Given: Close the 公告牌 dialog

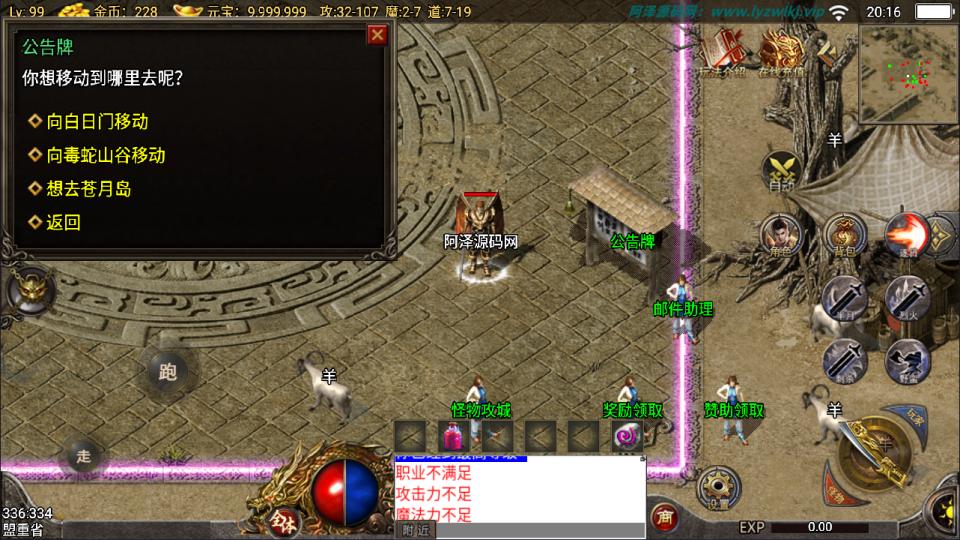Looking at the screenshot, I should coord(377,36).
